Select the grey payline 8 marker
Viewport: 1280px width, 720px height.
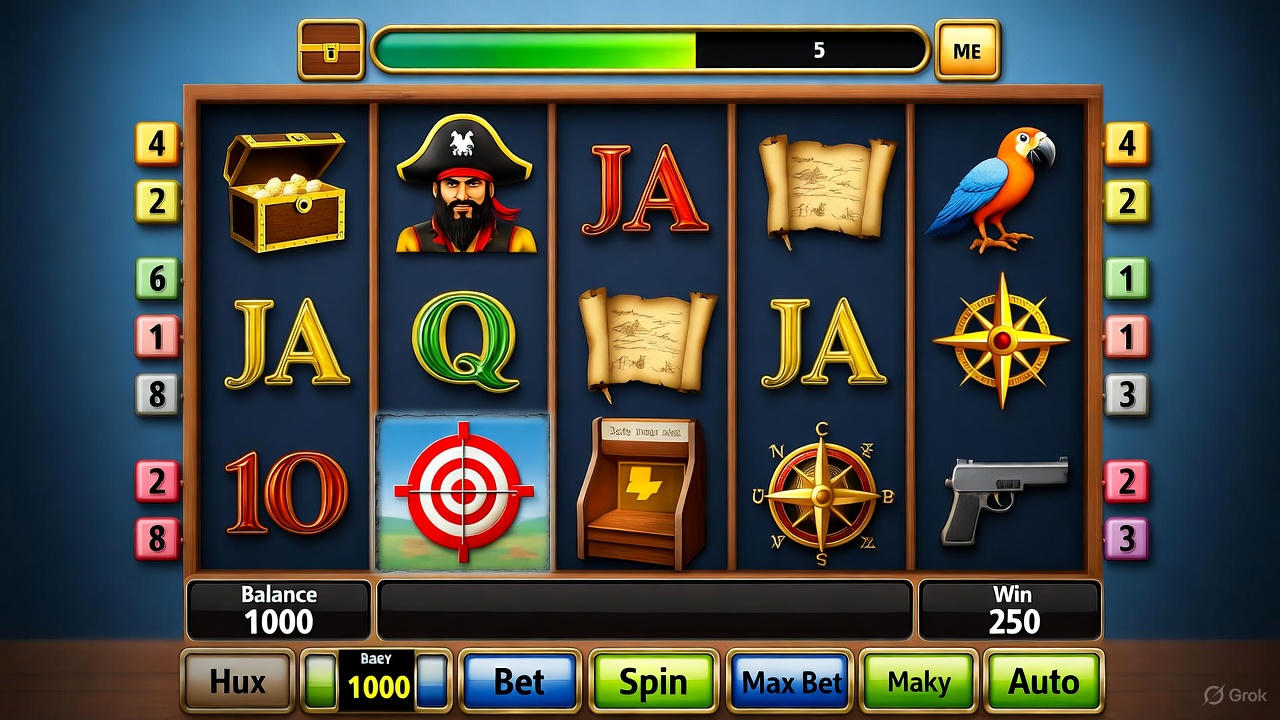(157, 395)
